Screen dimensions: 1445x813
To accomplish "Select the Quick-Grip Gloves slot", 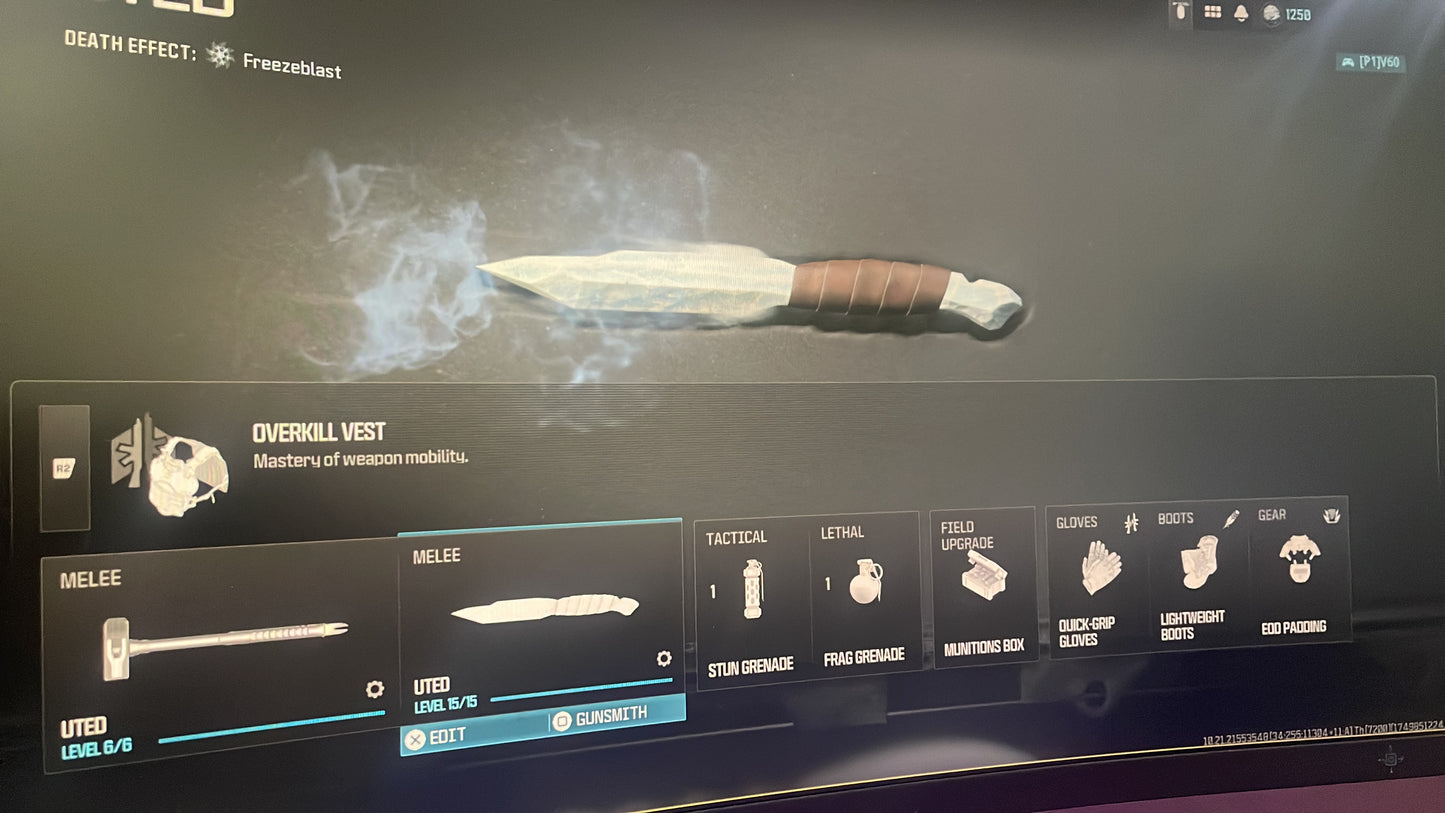I will [x=1098, y=580].
